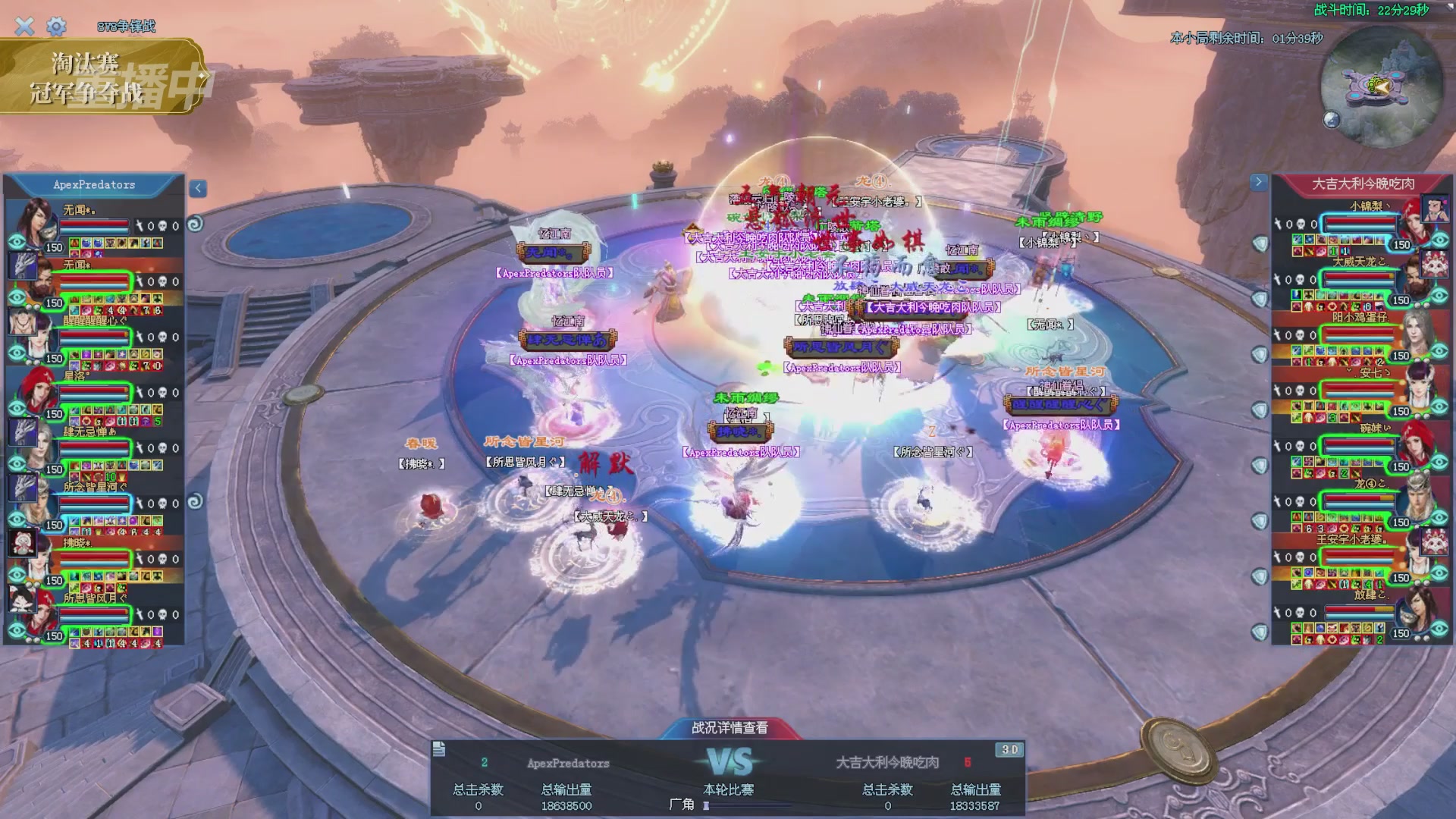This screenshot has width=1456, height=819.
Task: Close the spectator view with the X button
Action: [24, 27]
